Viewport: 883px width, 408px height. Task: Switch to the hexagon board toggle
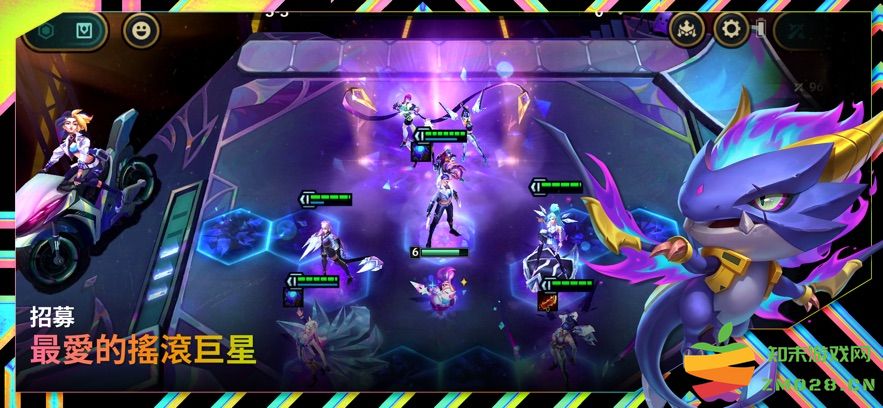46,30
